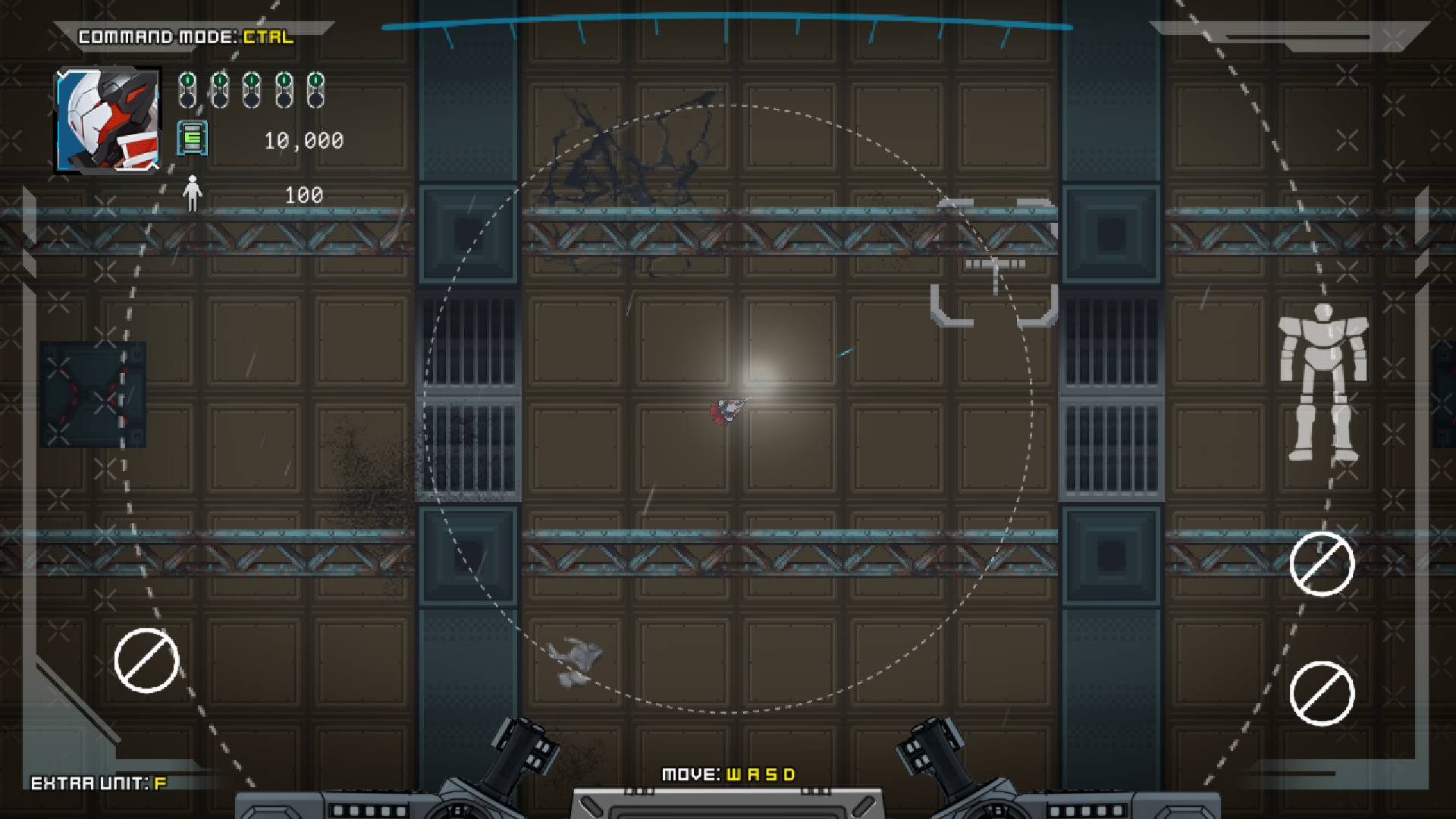Select the white robot unit silhouette
The width and height of the screenshot is (1456, 819).
[x=1323, y=381]
